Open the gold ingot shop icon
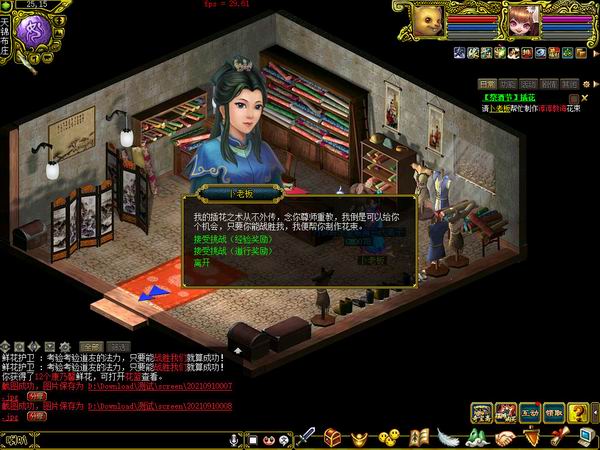600x450 pixels. [360, 438]
